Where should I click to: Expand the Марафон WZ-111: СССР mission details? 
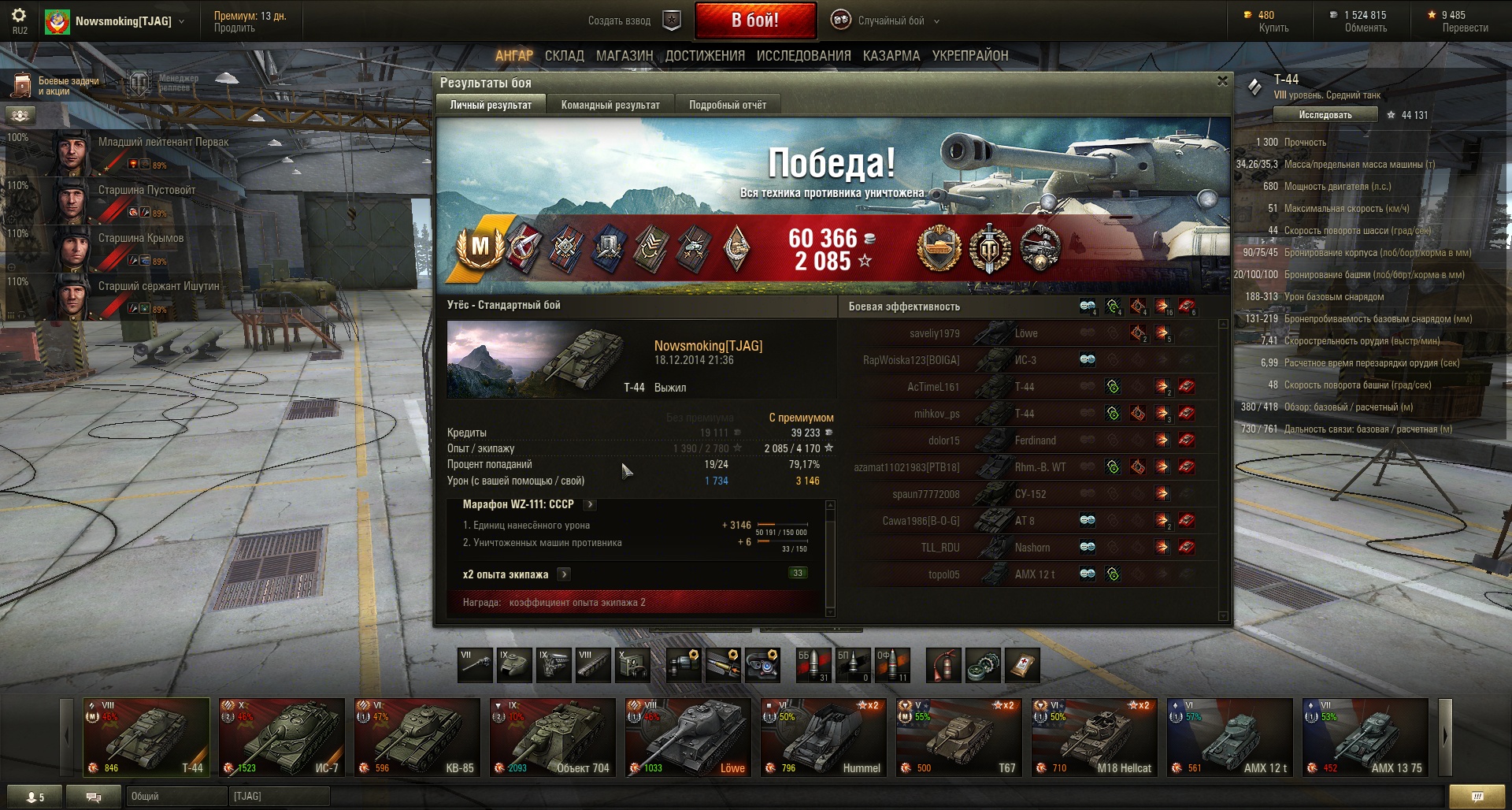[x=590, y=504]
